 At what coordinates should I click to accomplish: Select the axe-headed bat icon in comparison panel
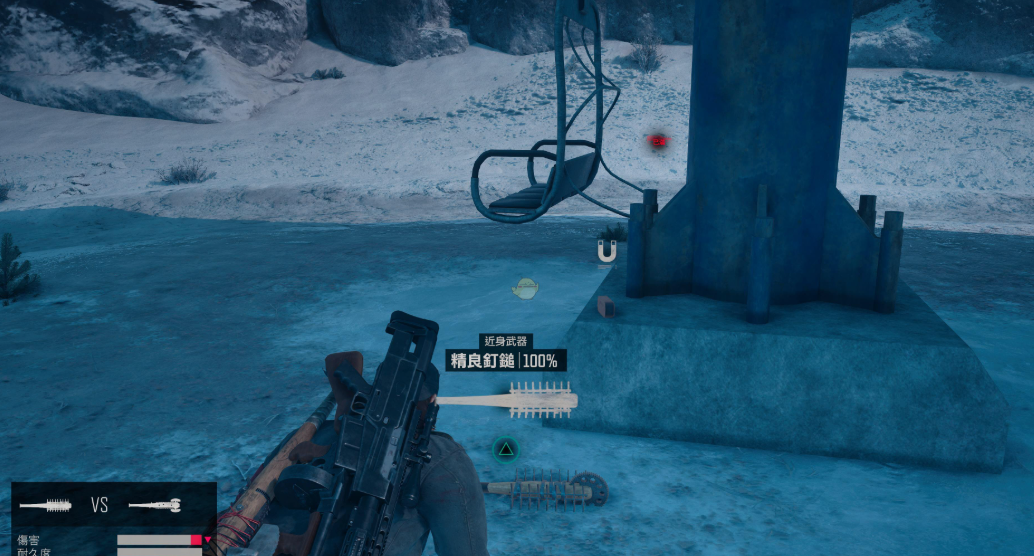[155, 505]
